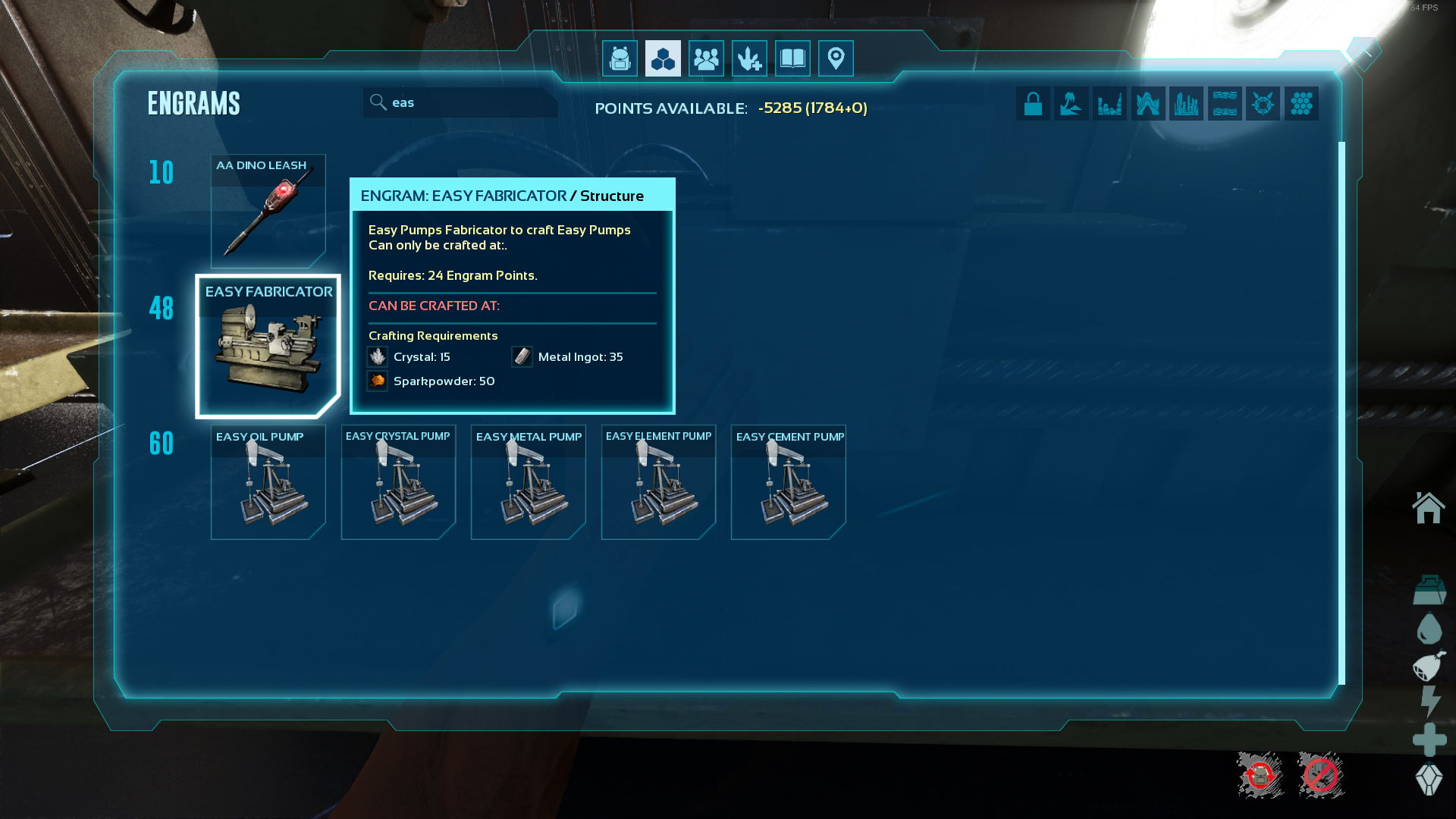1456x819 pixels.
Task: Click the engram search field
Action: pos(470,102)
